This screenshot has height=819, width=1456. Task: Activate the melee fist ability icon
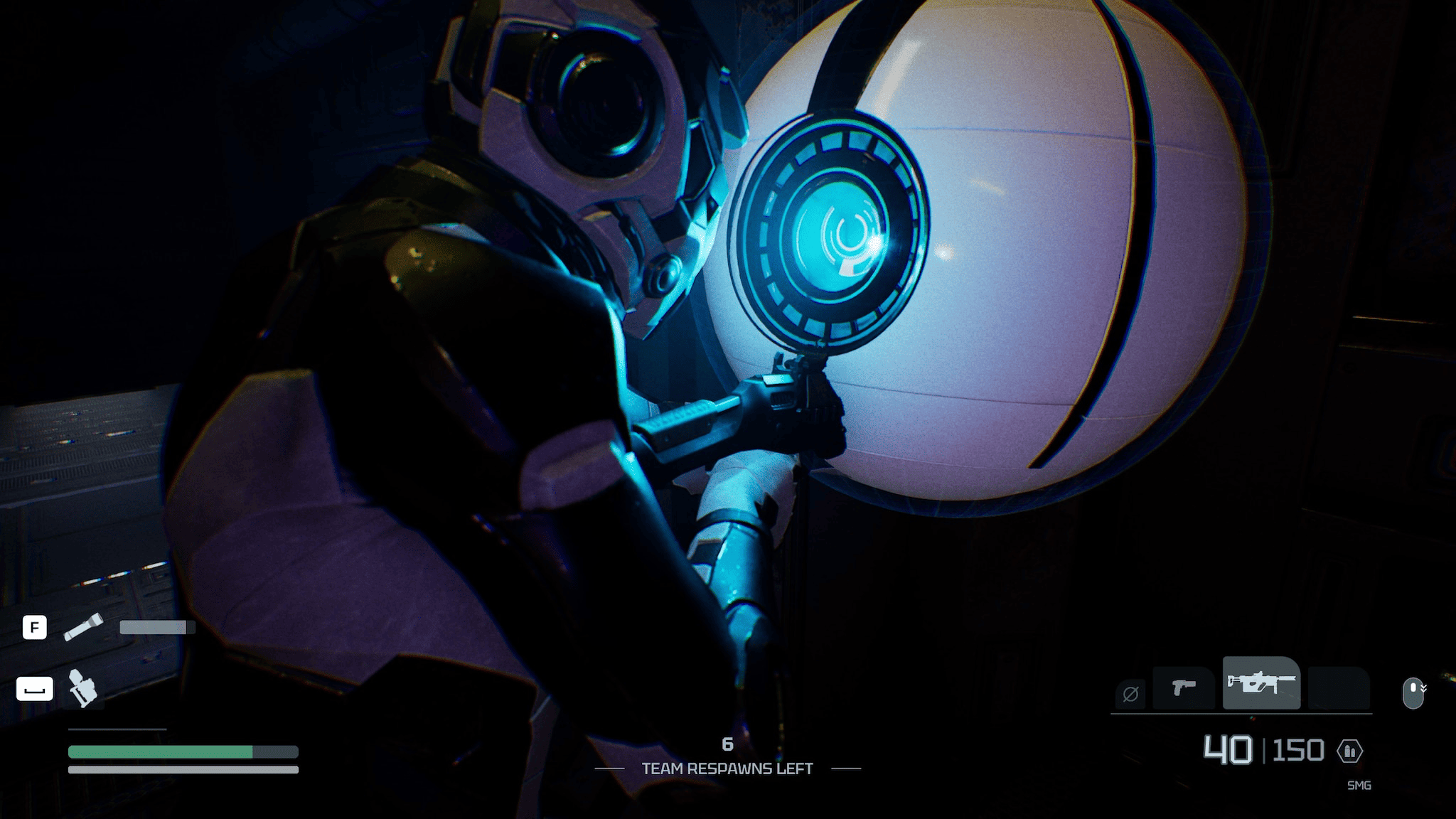point(82,688)
